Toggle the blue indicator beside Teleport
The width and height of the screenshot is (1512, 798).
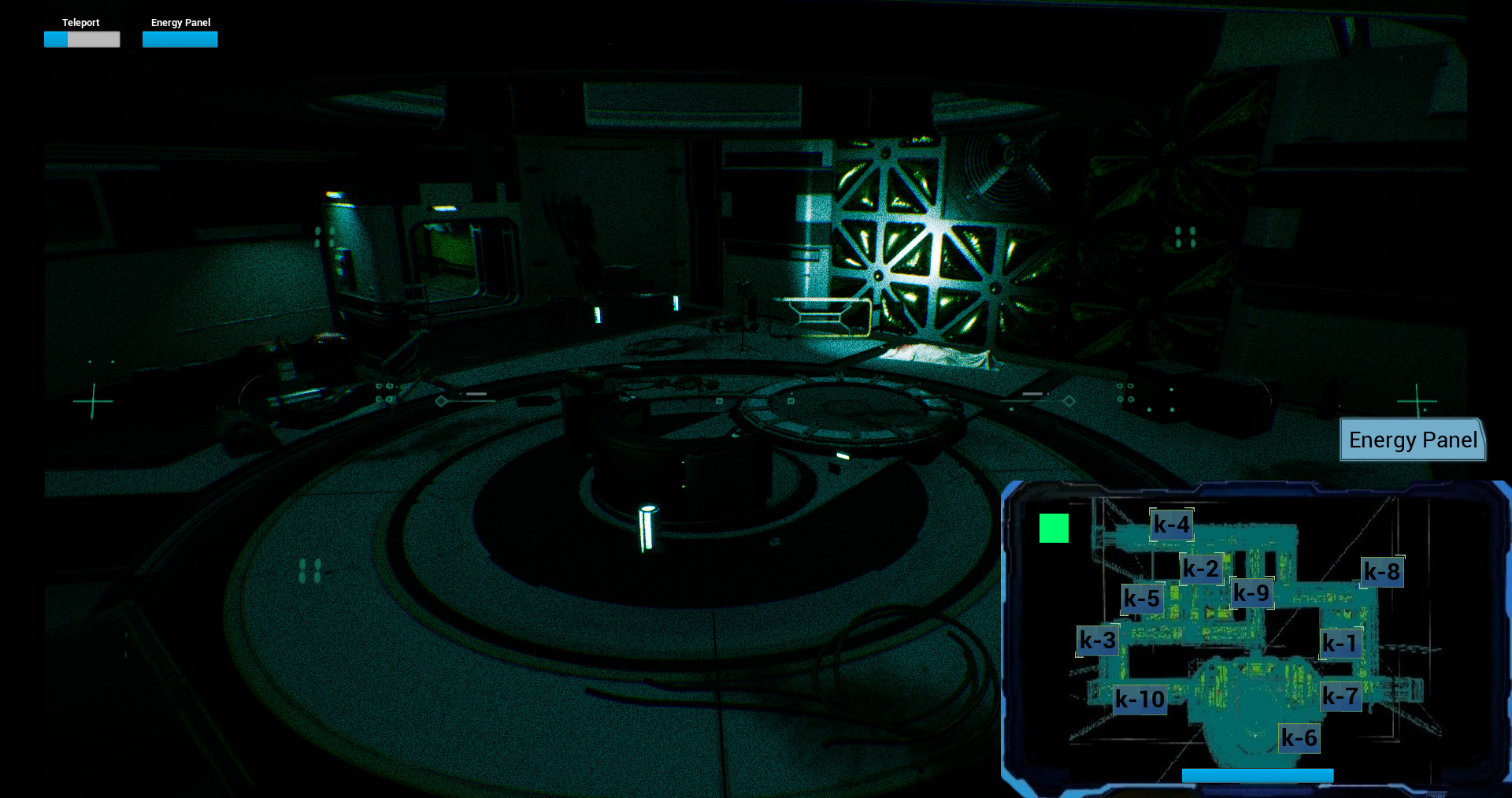point(55,39)
